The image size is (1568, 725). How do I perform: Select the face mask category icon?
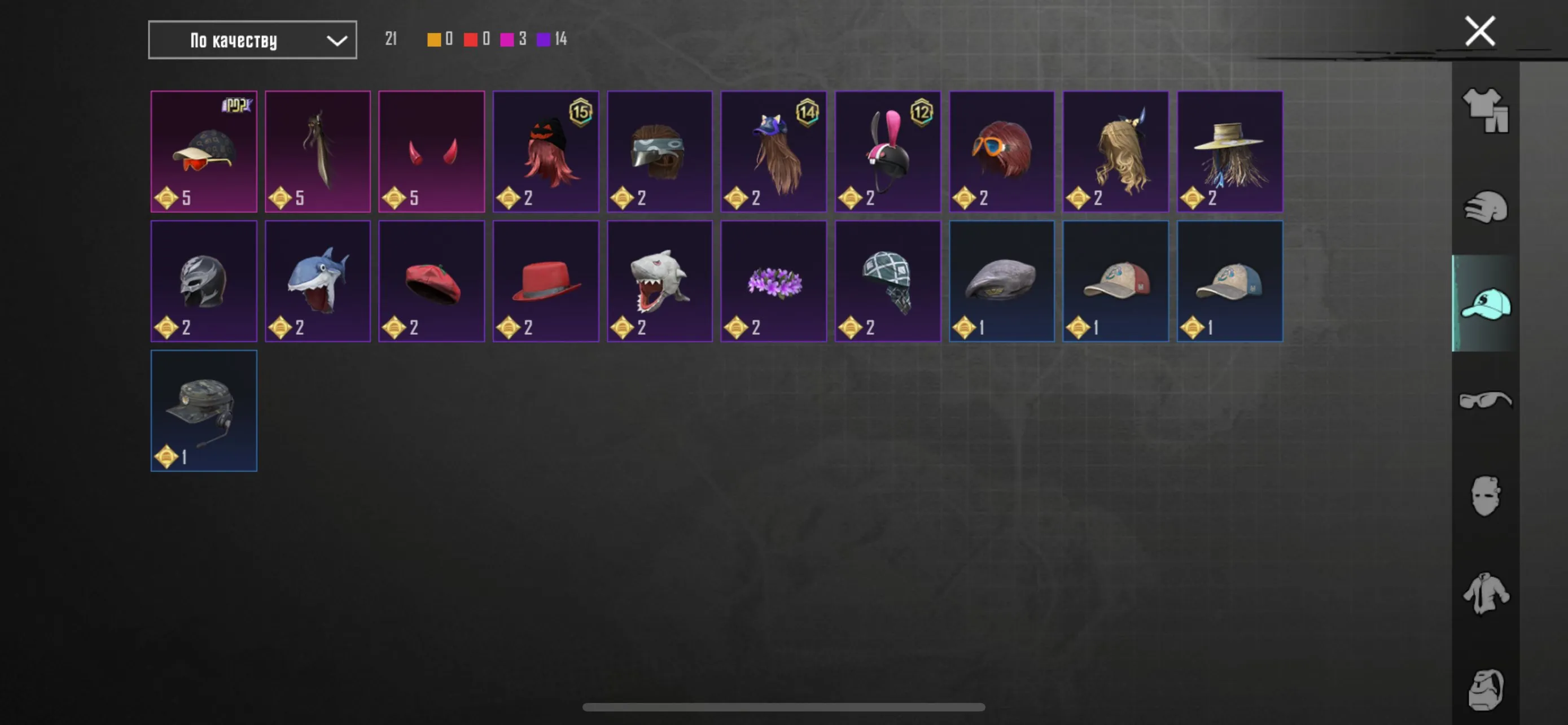coord(1486,496)
